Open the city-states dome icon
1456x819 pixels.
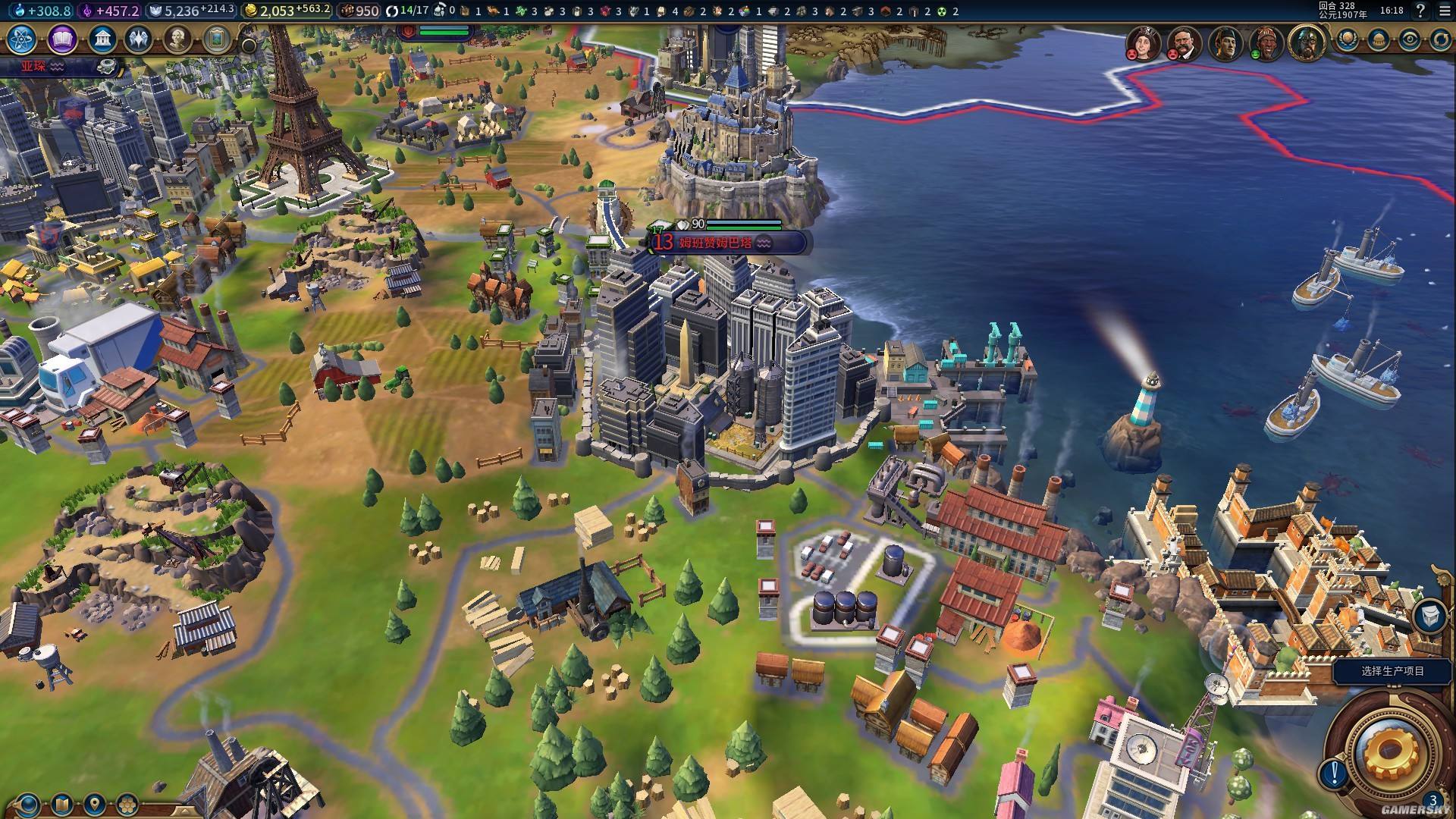pyautogui.click(x=1379, y=39)
